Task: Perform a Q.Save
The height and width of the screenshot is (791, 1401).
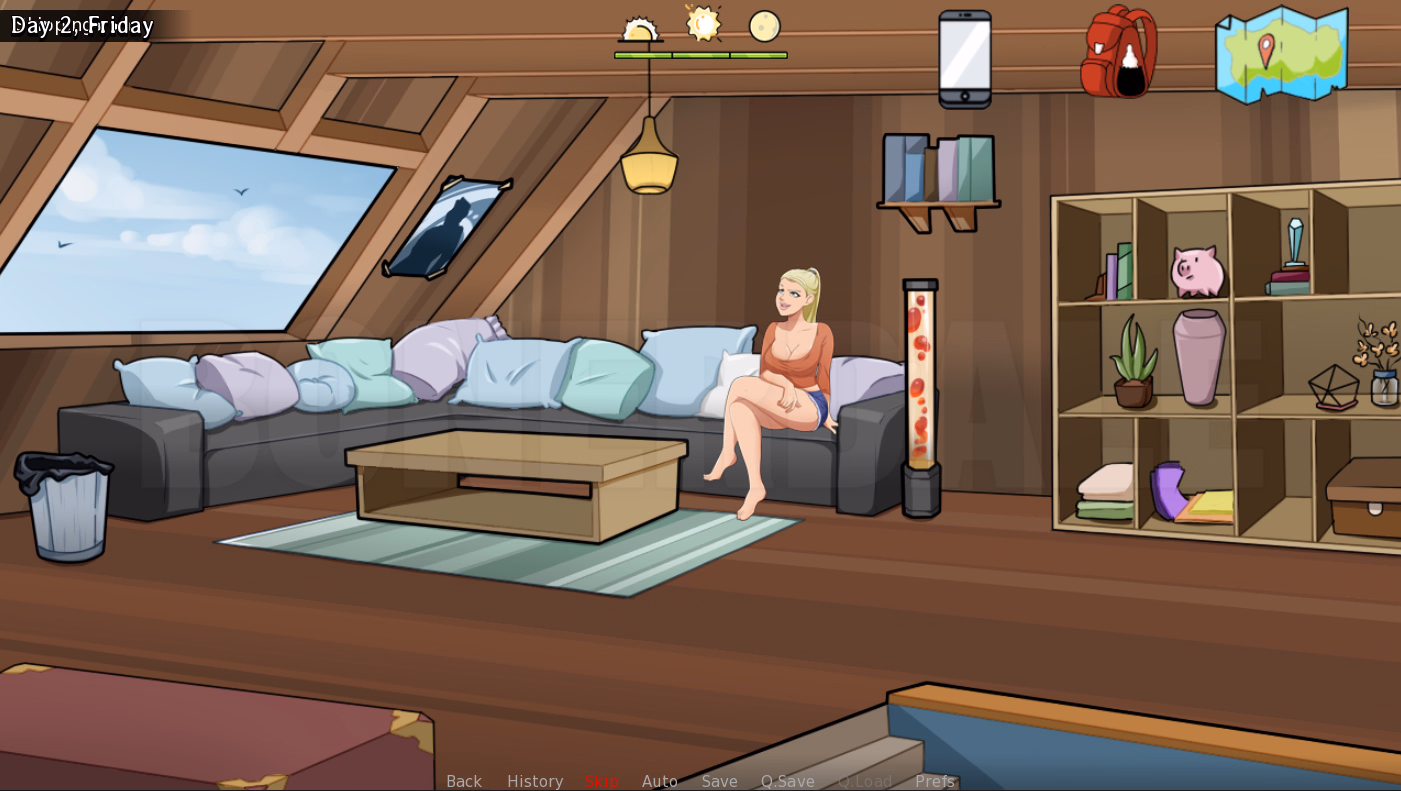Action: point(788,781)
